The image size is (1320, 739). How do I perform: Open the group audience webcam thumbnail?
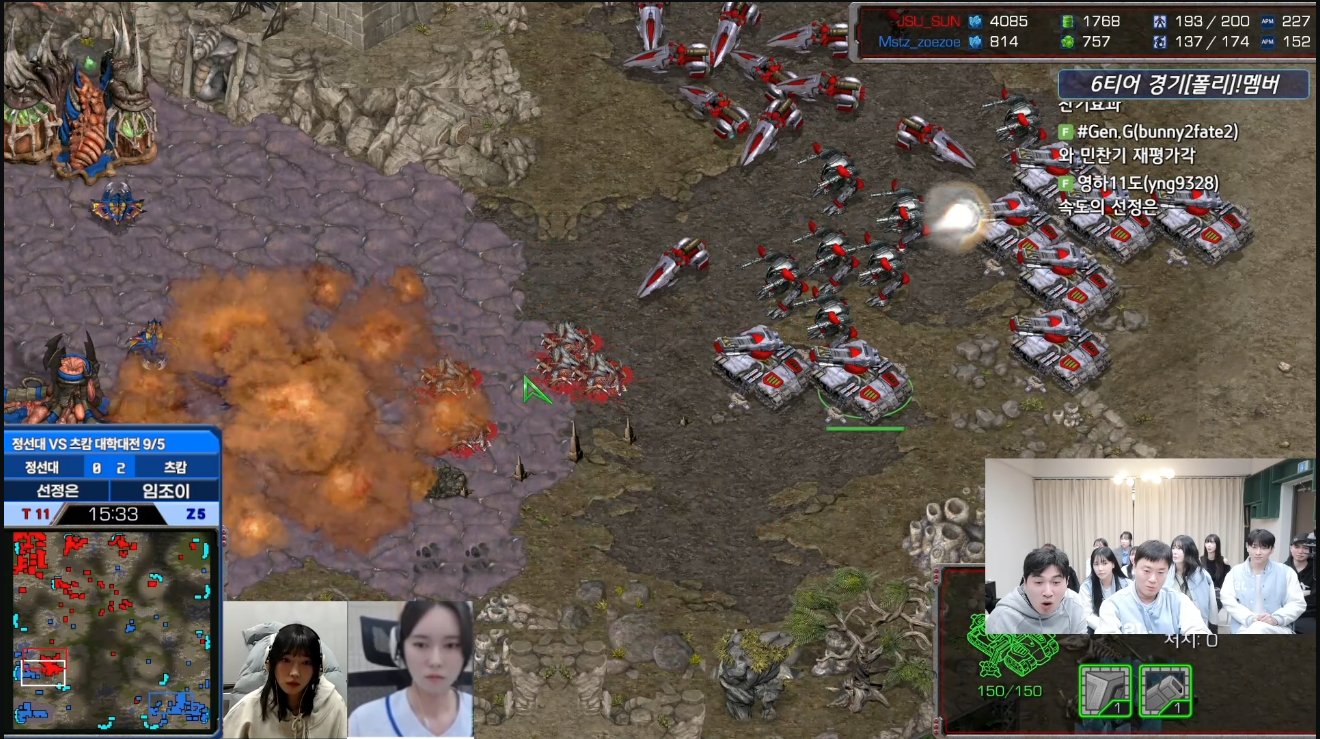(x=1150, y=546)
